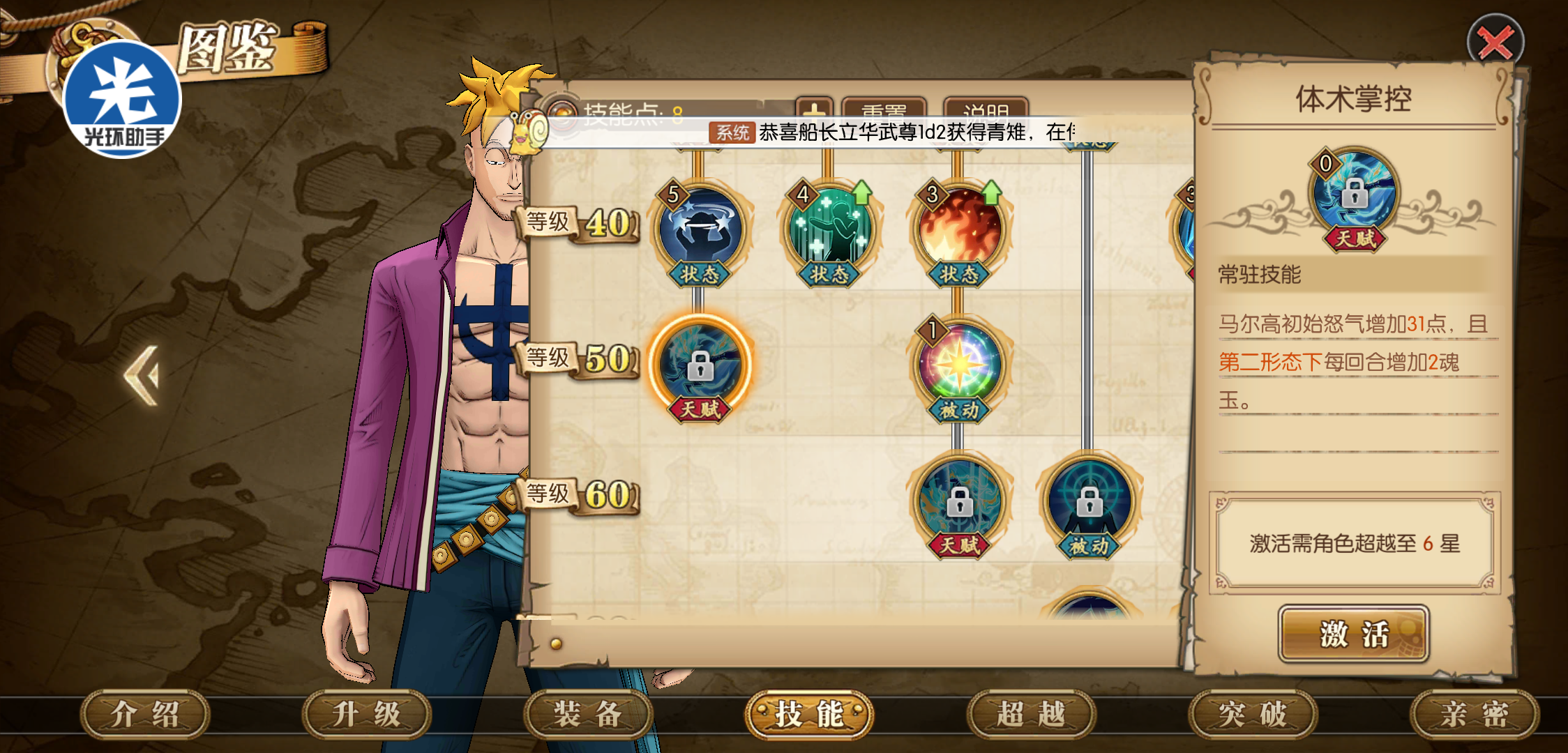Screen dimensions: 1568x753
Task: Close the skill panel with red X
Action: [1495, 43]
